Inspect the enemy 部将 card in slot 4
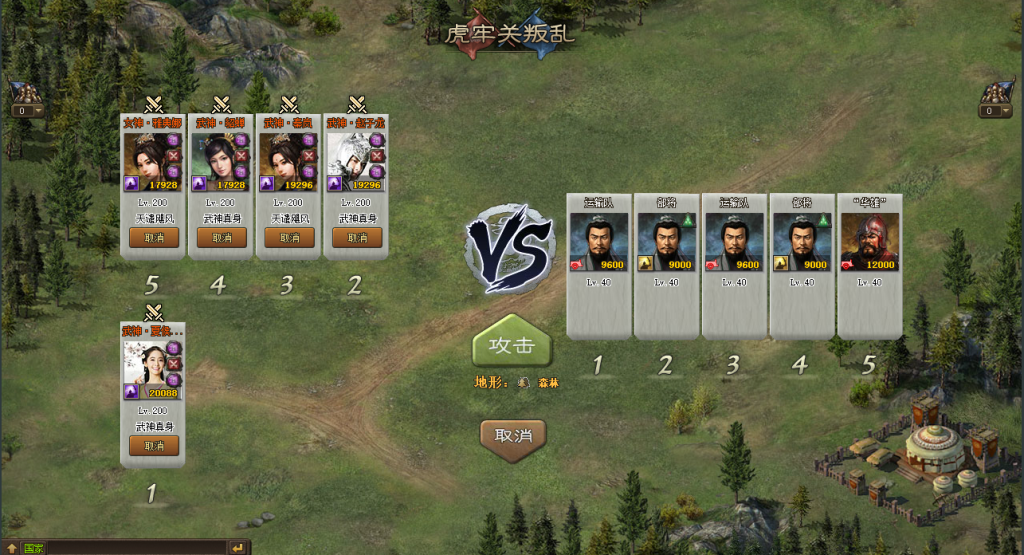 coord(801,242)
